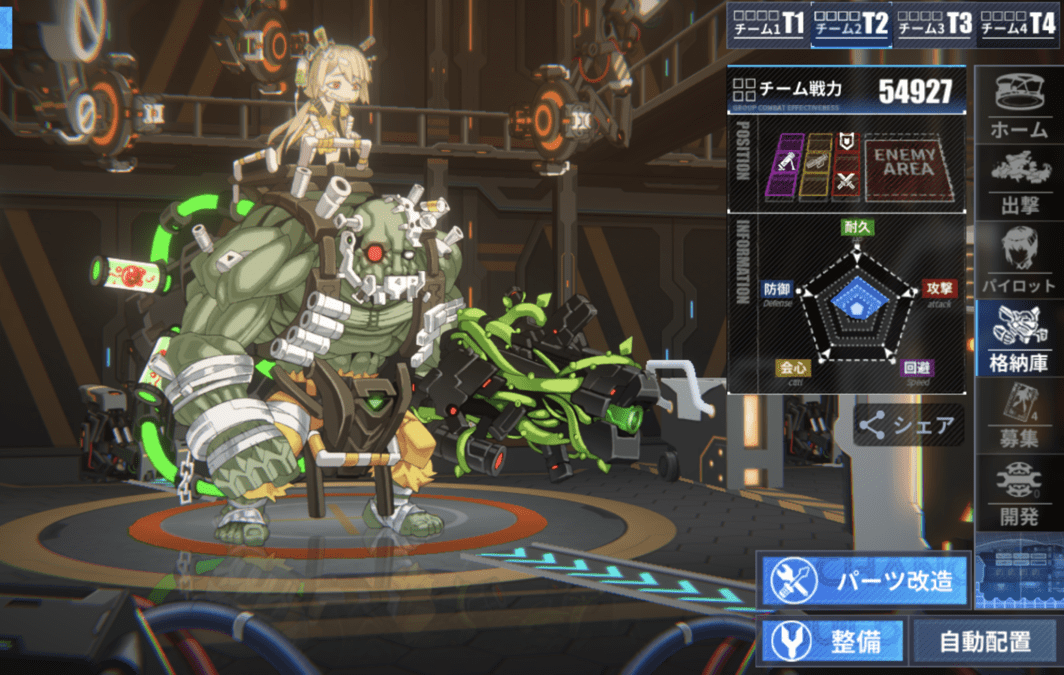The image size is (1064, 675).
Task: Click the red ENEMY AREA panel
Action: [x=904, y=165]
